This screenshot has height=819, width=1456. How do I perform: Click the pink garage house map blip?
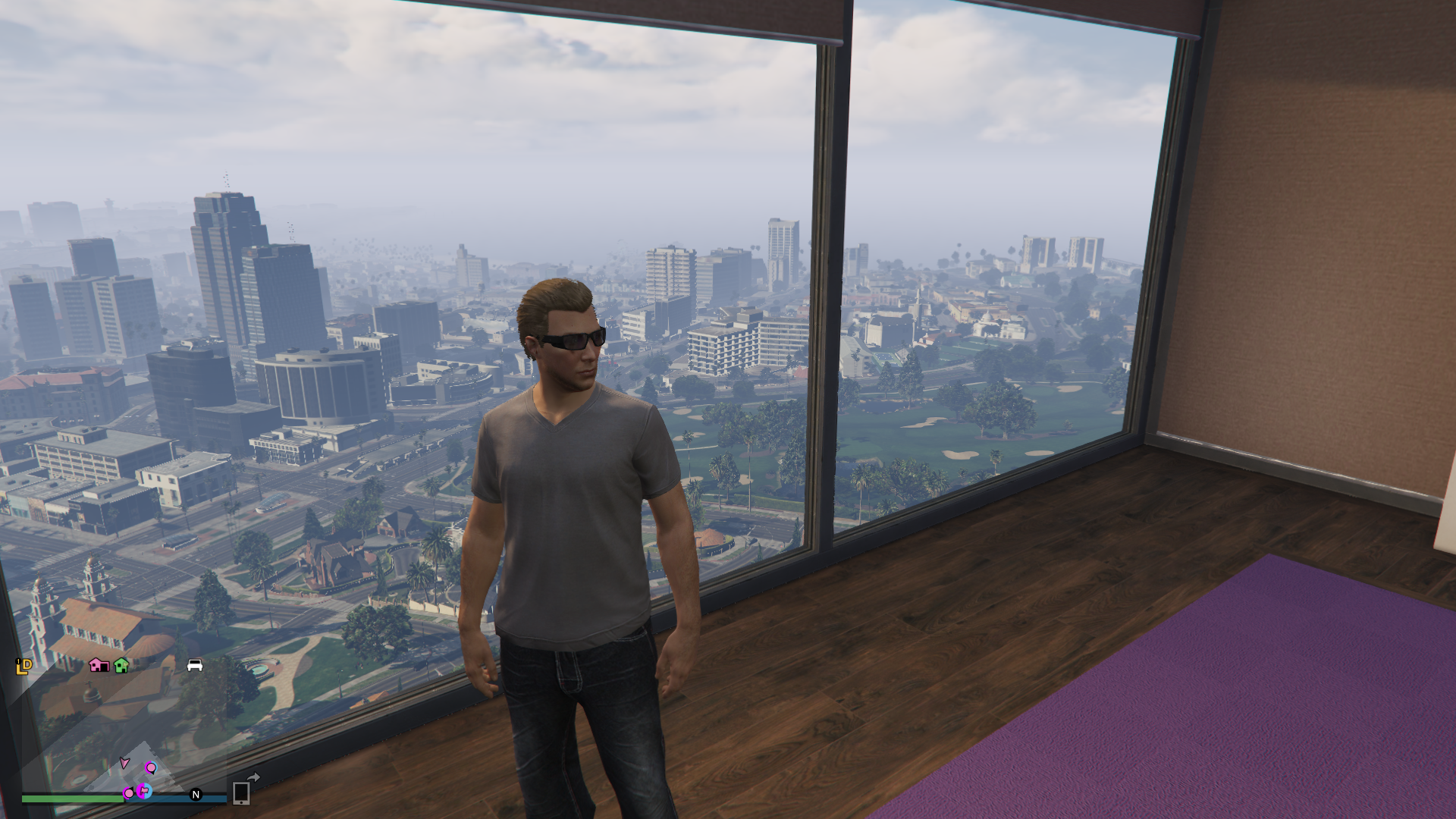98,665
